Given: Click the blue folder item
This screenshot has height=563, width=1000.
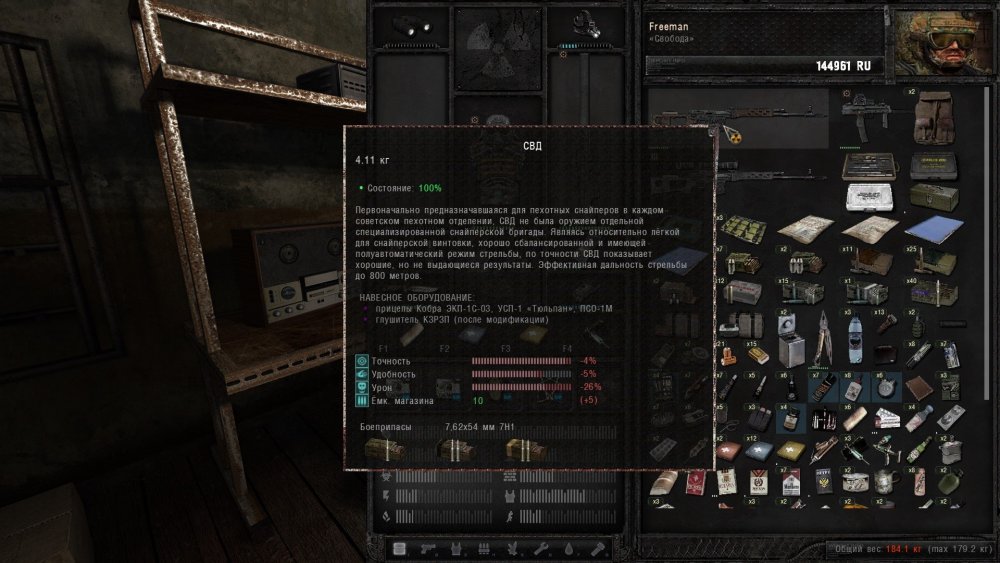Looking at the screenshot, I should [932, 229].
